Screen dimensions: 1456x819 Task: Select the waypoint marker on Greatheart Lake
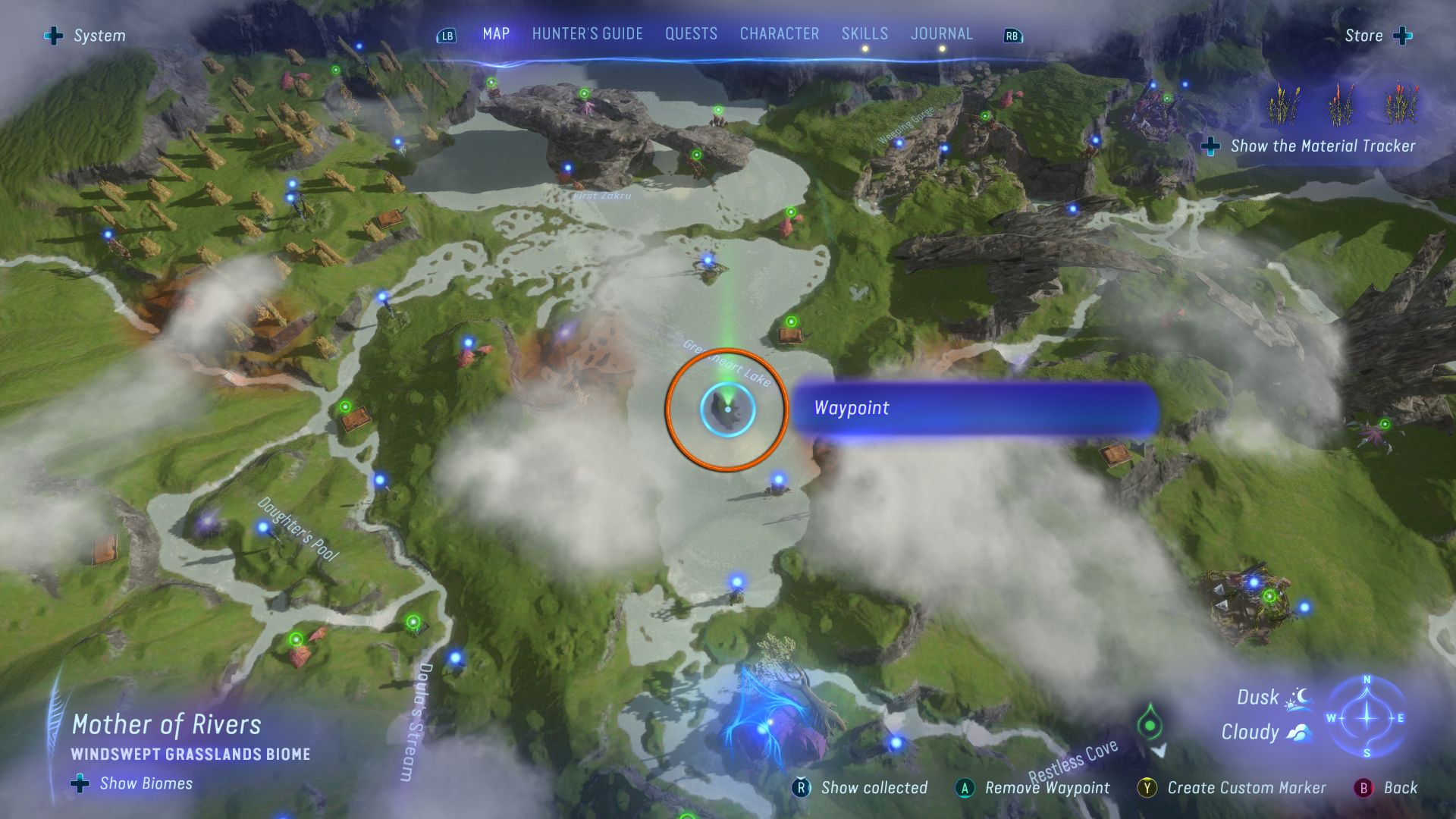click(x=727, y=409)
